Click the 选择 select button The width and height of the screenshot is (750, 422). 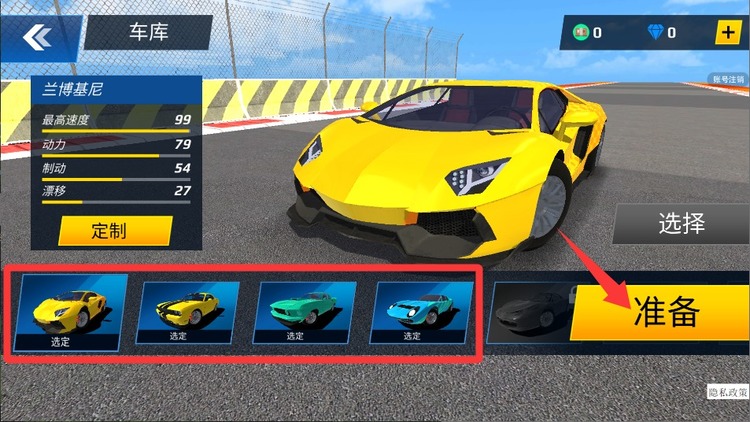(x=681, y=223)
